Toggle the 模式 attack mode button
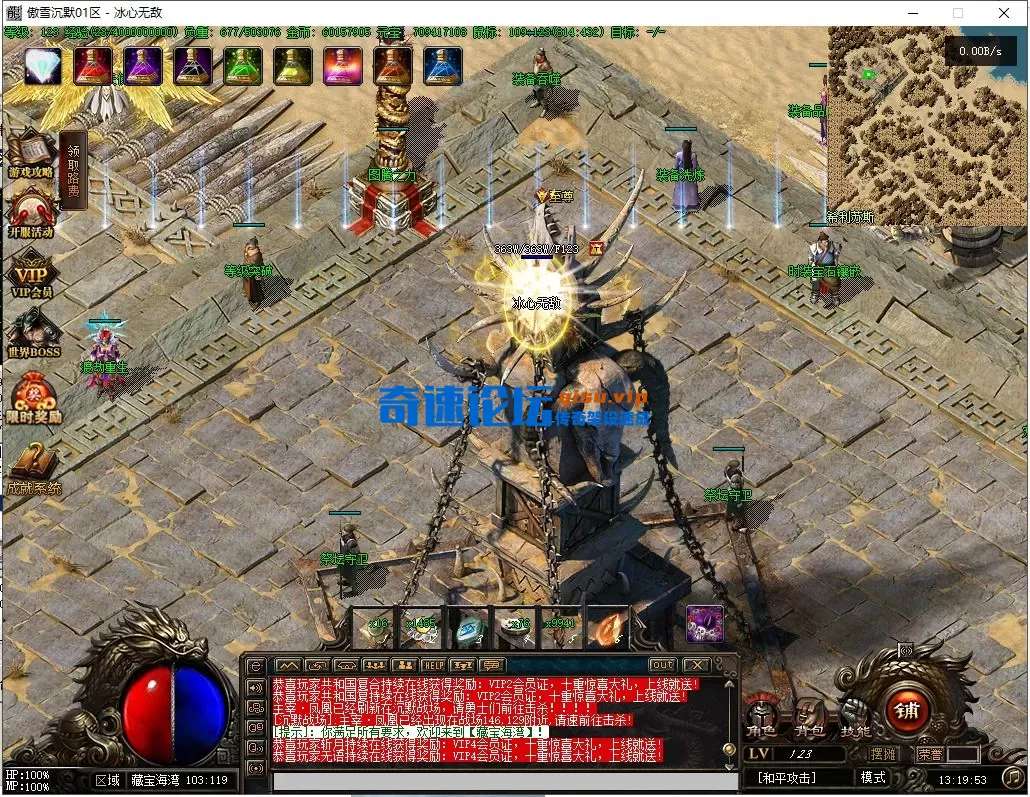1030x797 pixels. (x=872, y=777)
